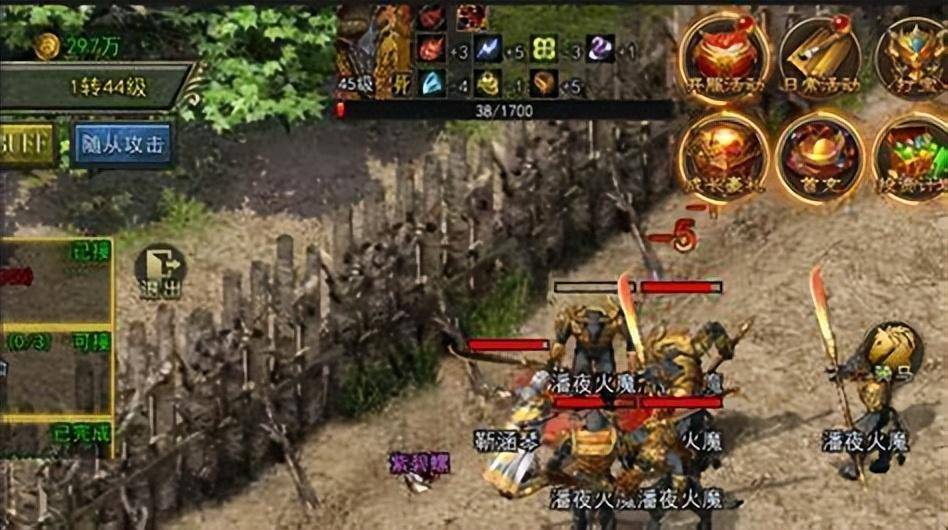Open the 首充 first recharge icon
This screenshot has height=530, width=948.
819,155
